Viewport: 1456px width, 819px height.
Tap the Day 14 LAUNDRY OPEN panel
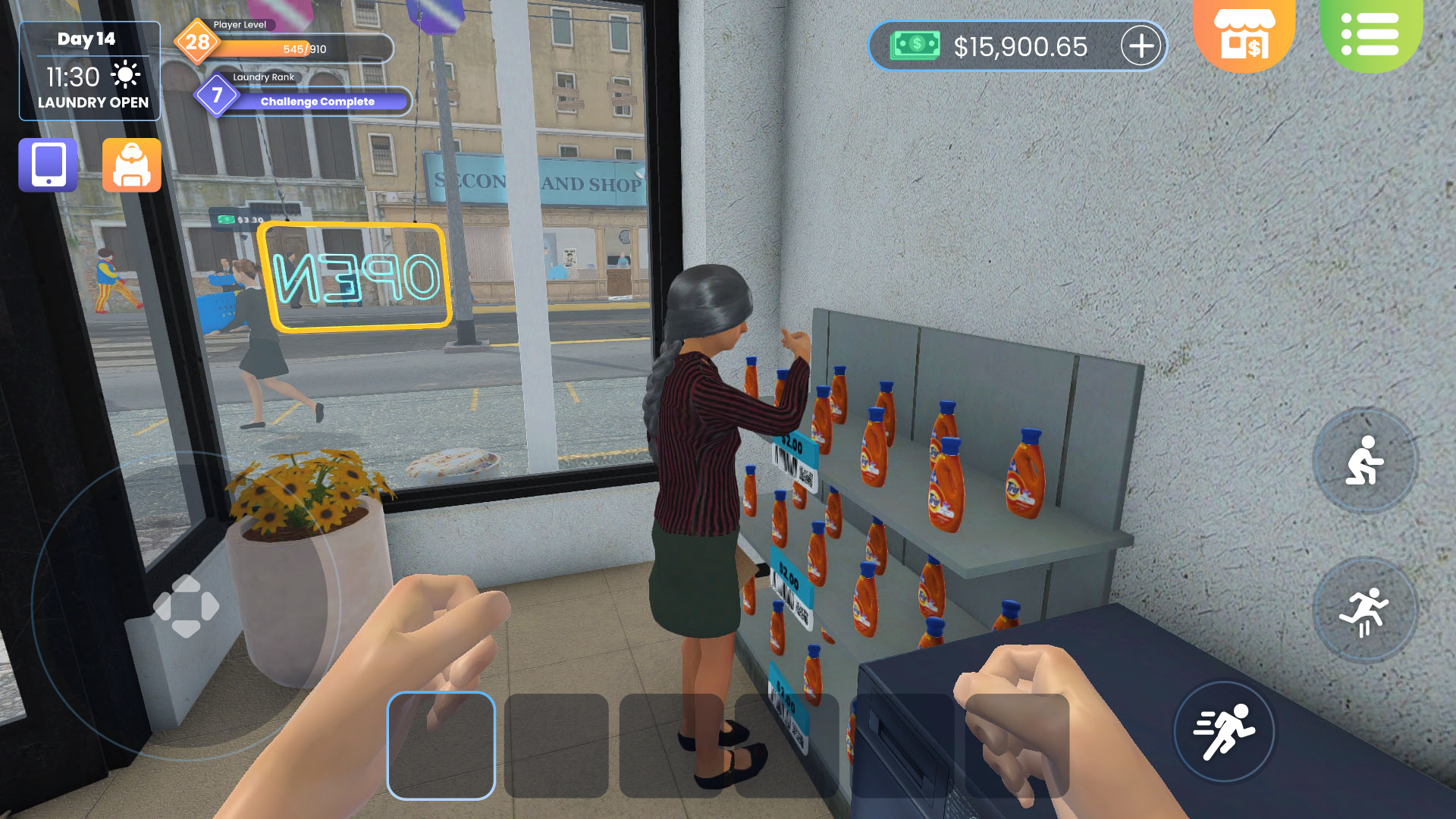coord(89,70)
